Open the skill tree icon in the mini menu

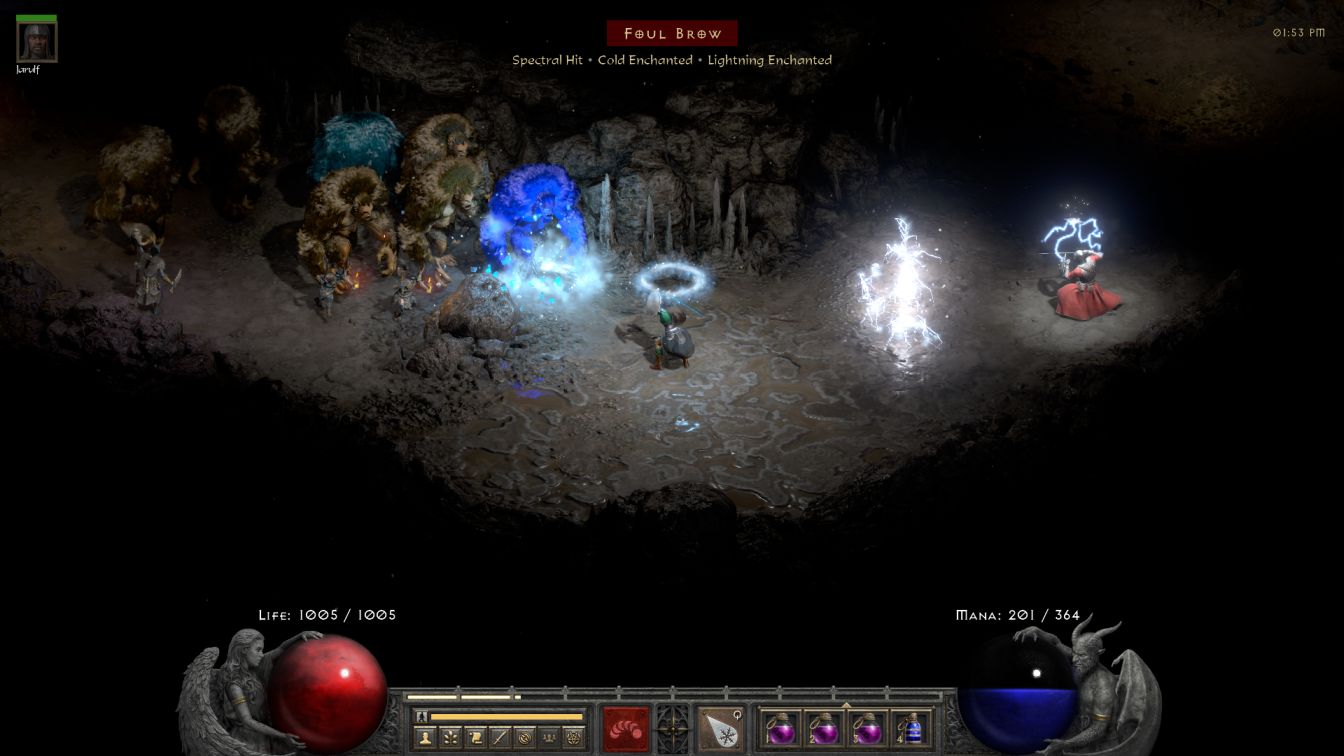click(451, 737)
